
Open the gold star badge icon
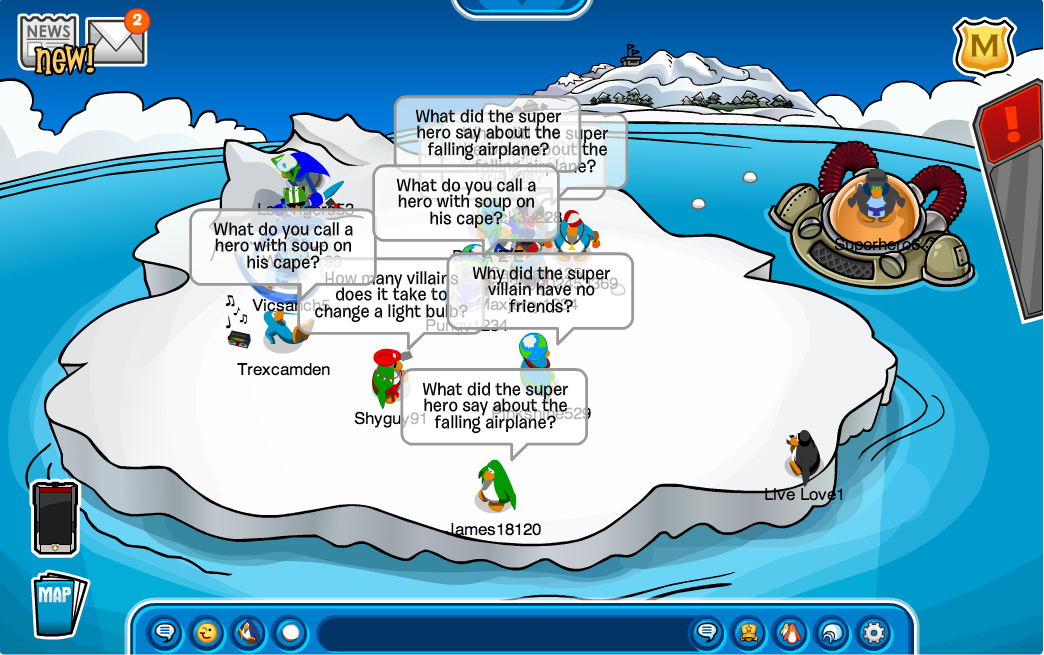click(x=748, y=632)
